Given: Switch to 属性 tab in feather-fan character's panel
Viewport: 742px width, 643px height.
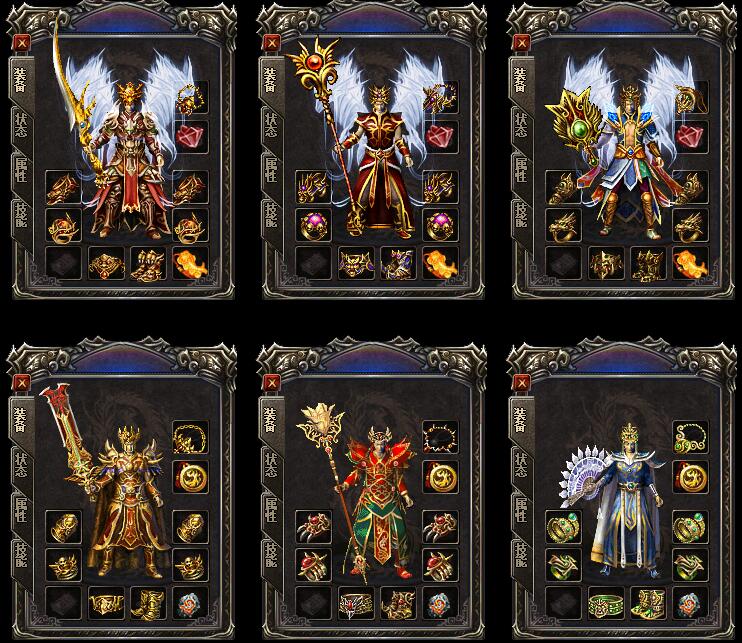Looking at the screenshot, I should click(x=519, y=511).
